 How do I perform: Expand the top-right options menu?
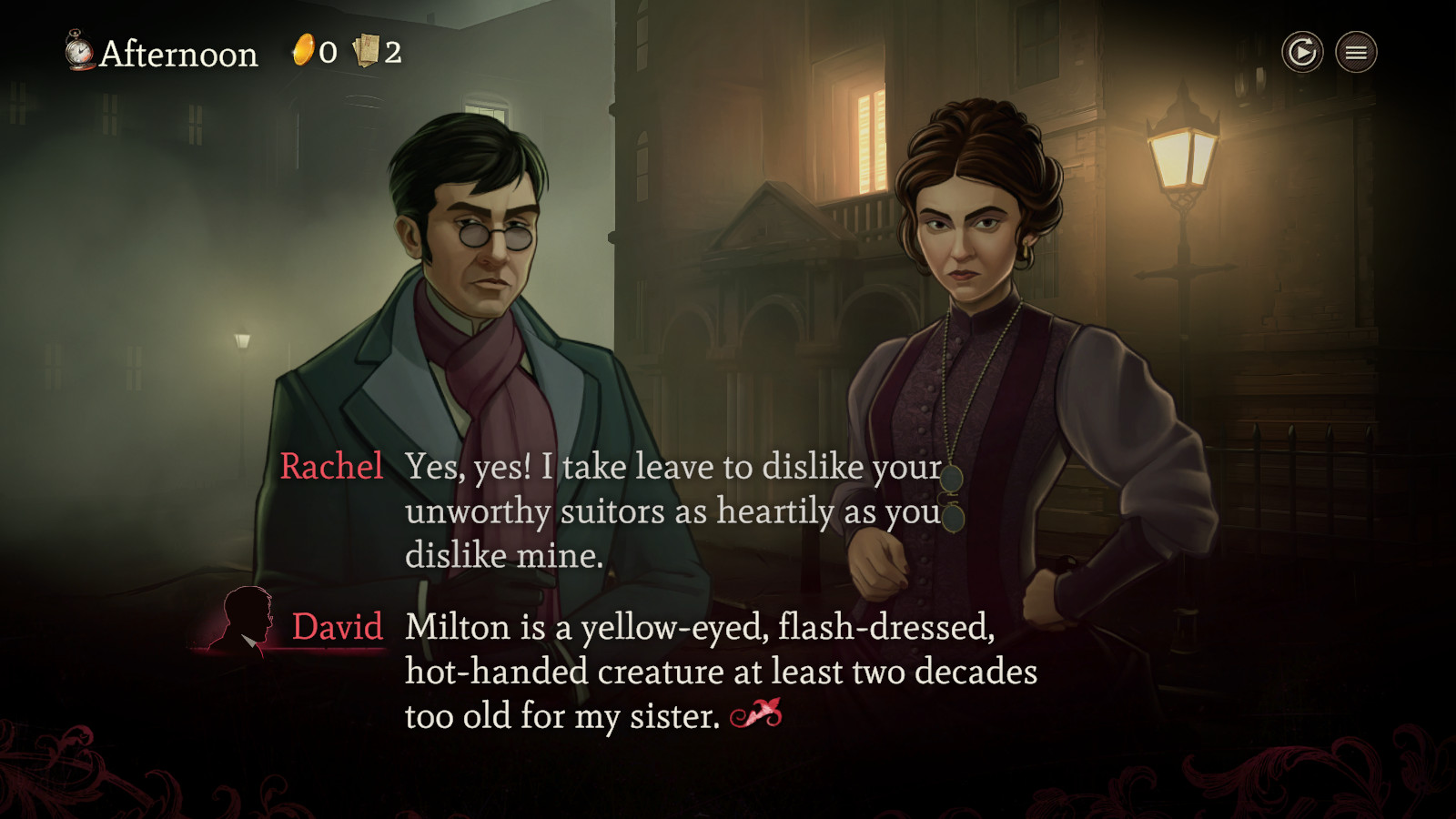pyautogui.click(x=1354, y=52)
